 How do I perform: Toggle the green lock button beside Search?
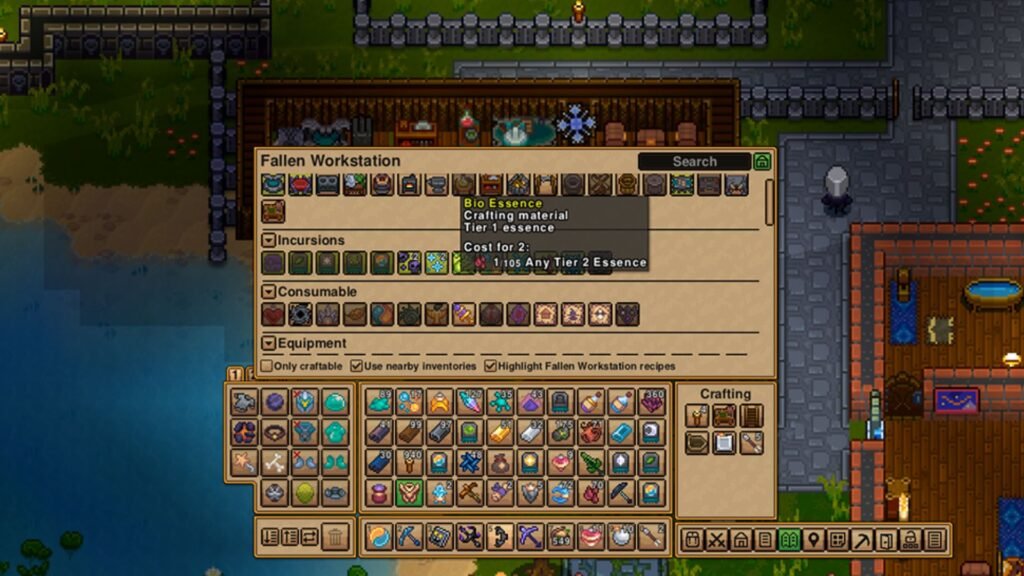[x=762, y=161]
